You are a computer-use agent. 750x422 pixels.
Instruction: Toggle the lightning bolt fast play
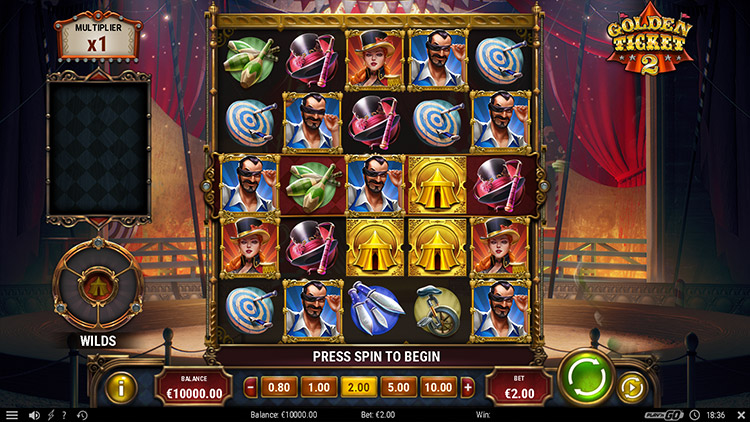click(51, 415)
